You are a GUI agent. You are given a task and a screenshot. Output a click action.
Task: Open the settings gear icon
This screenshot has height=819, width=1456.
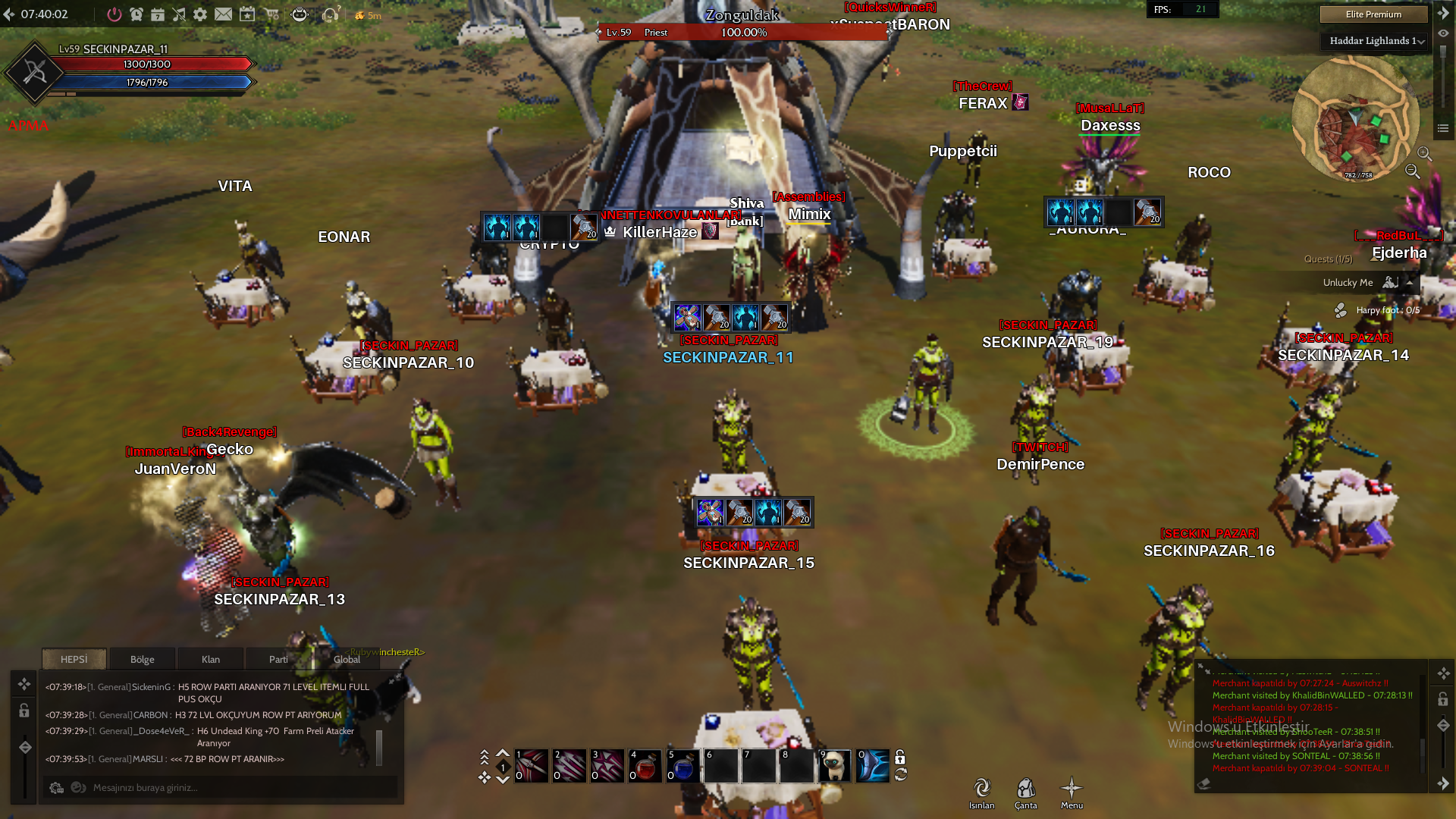(x=200, y=14)
